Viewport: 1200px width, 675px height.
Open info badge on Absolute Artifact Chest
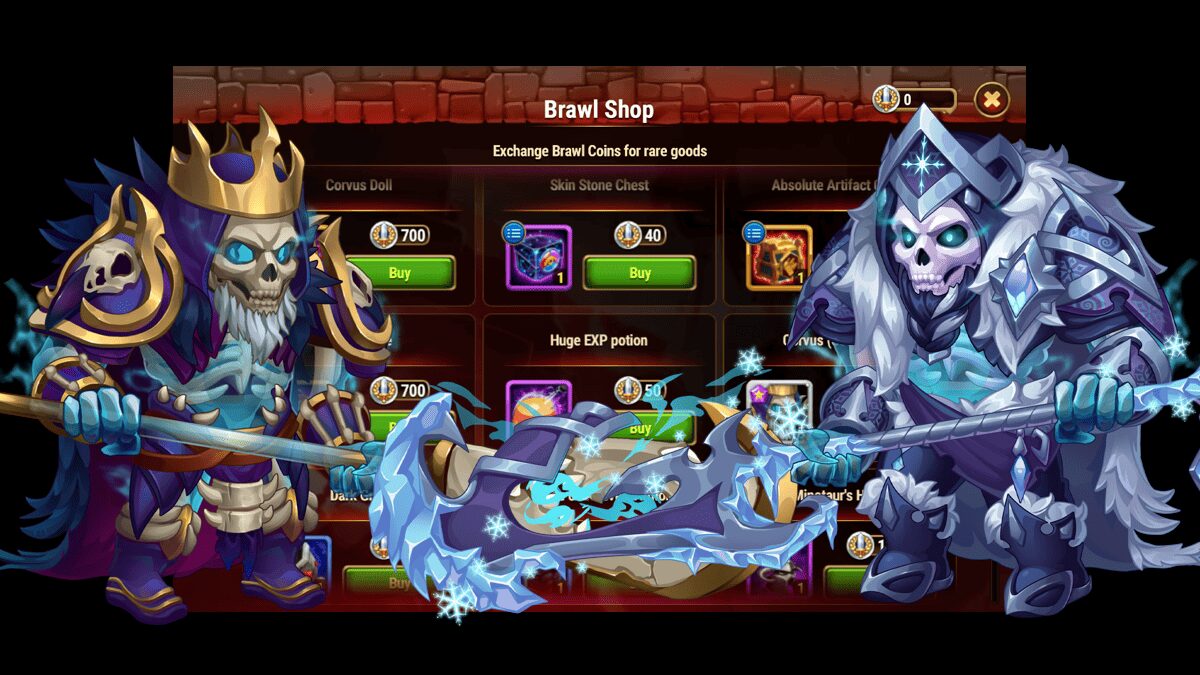pyautogui.click(x=753, y=233)
